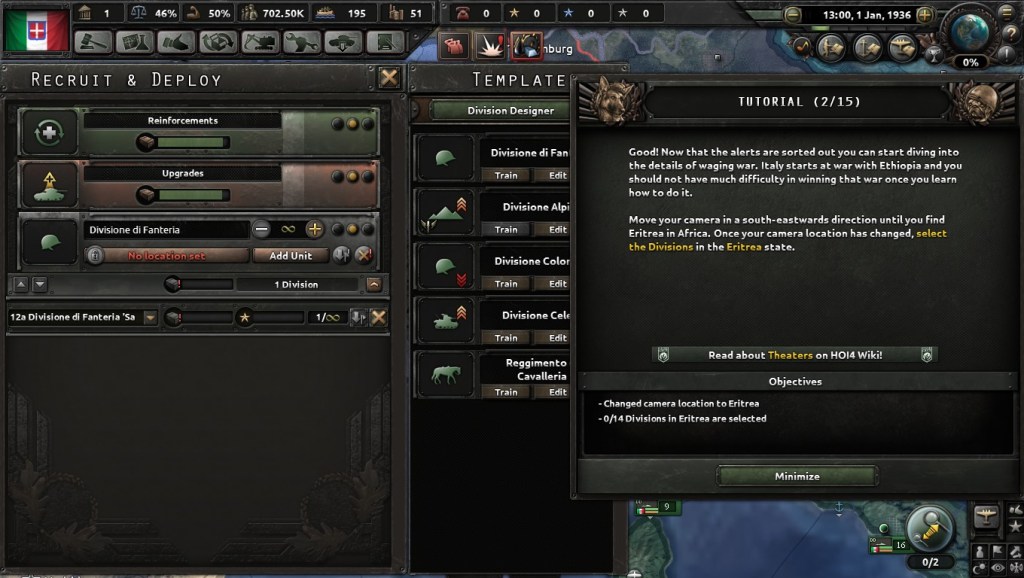
Task: Open the 12a Divisione di Fanteria dropdown
Action: [150, 317]
